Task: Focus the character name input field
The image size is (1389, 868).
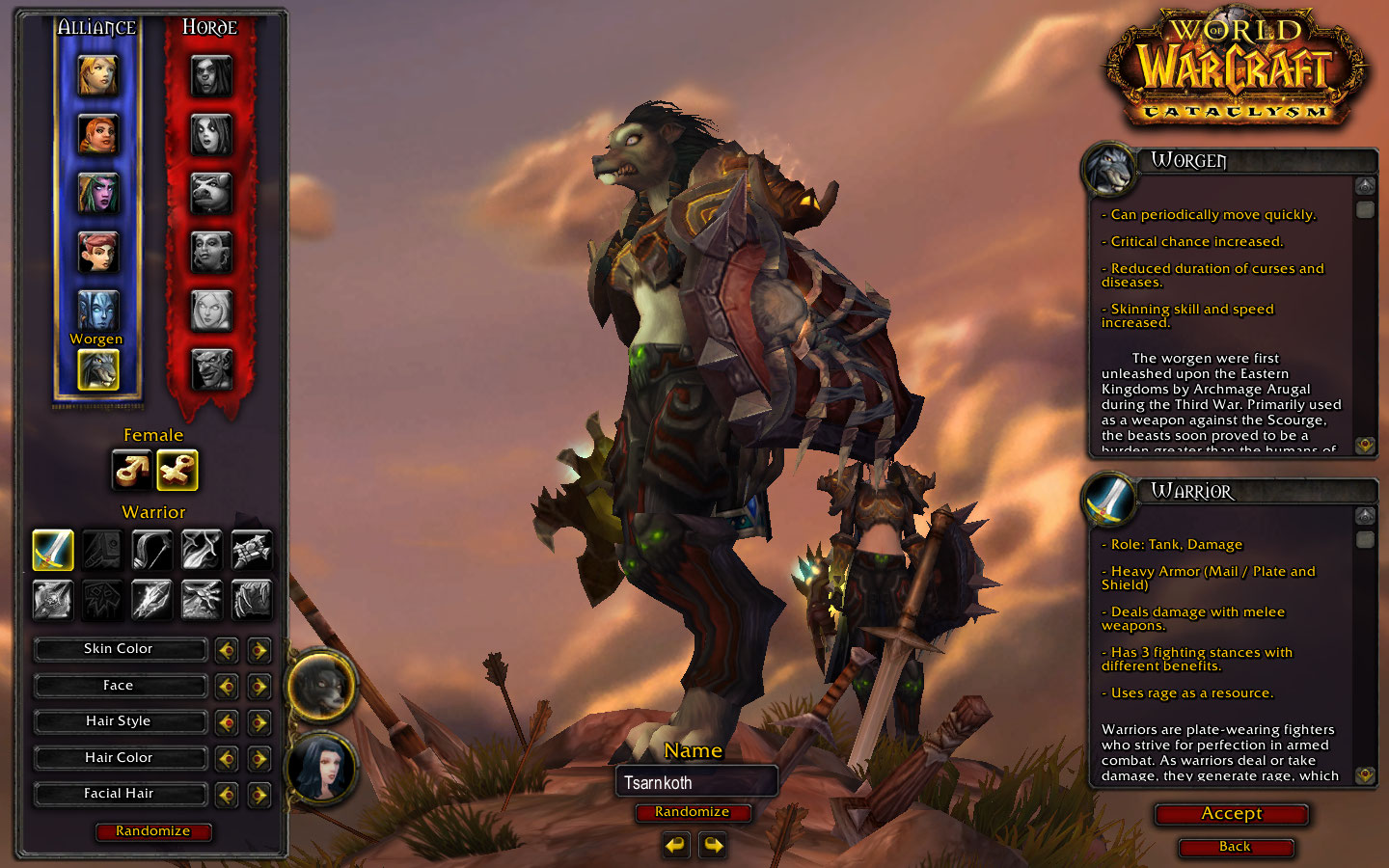Action: (x=695, y=782)
